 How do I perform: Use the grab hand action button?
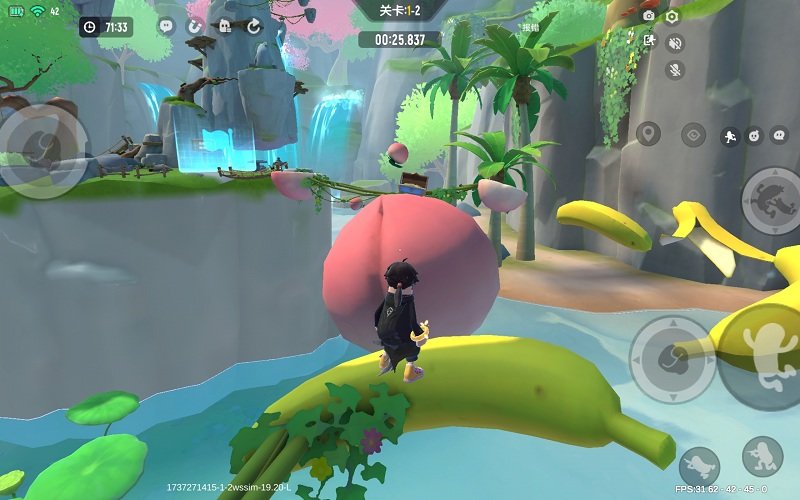(671, 359)
